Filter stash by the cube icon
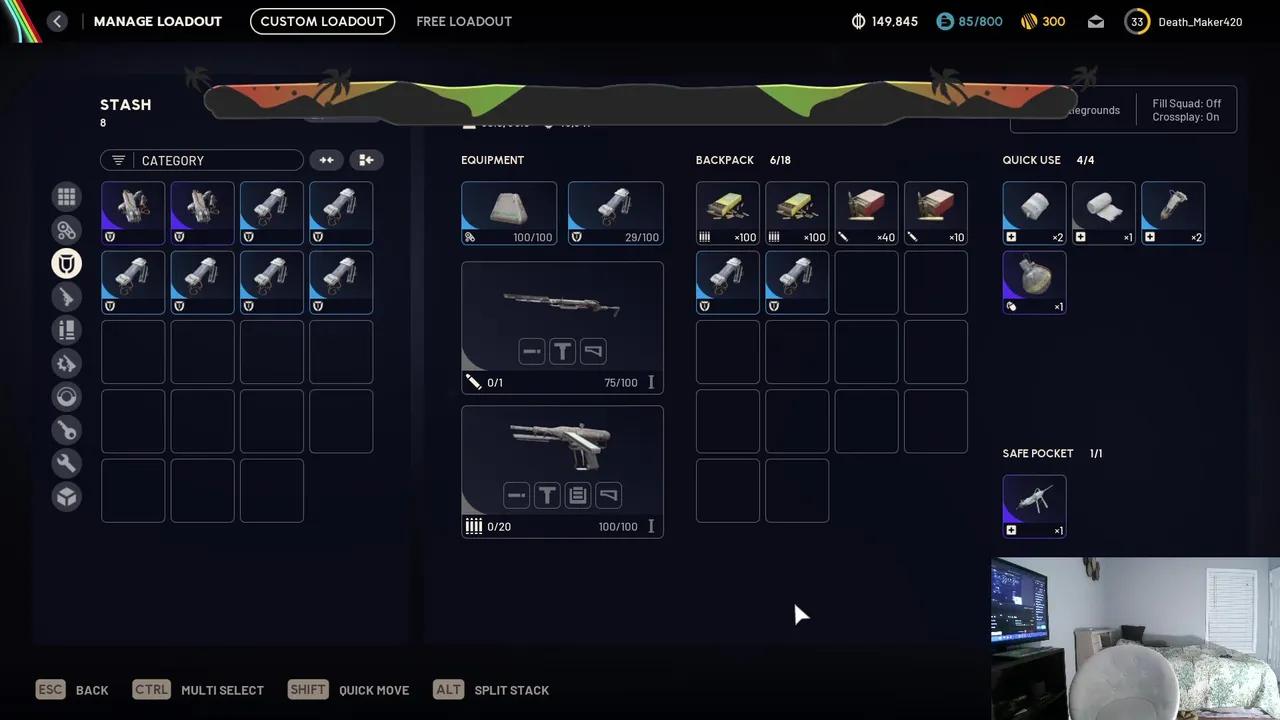Image resolution: width=1280 pixels, height=720 pixels. coord(67,497)
